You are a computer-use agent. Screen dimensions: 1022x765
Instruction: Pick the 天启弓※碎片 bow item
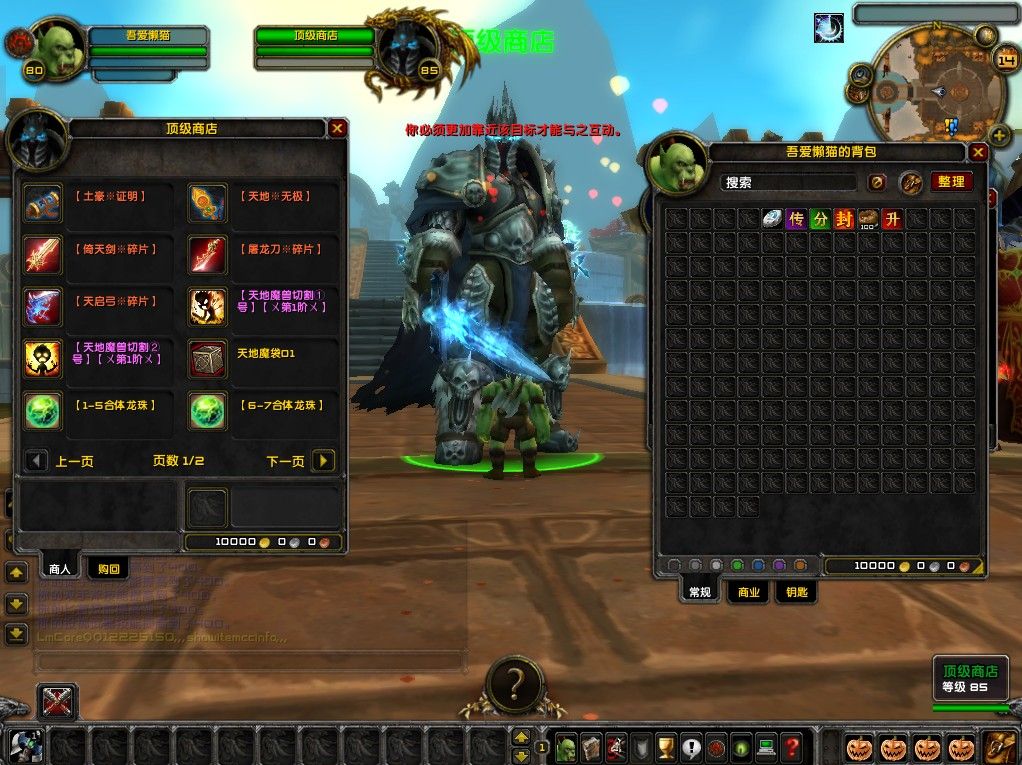pos(44,307)
